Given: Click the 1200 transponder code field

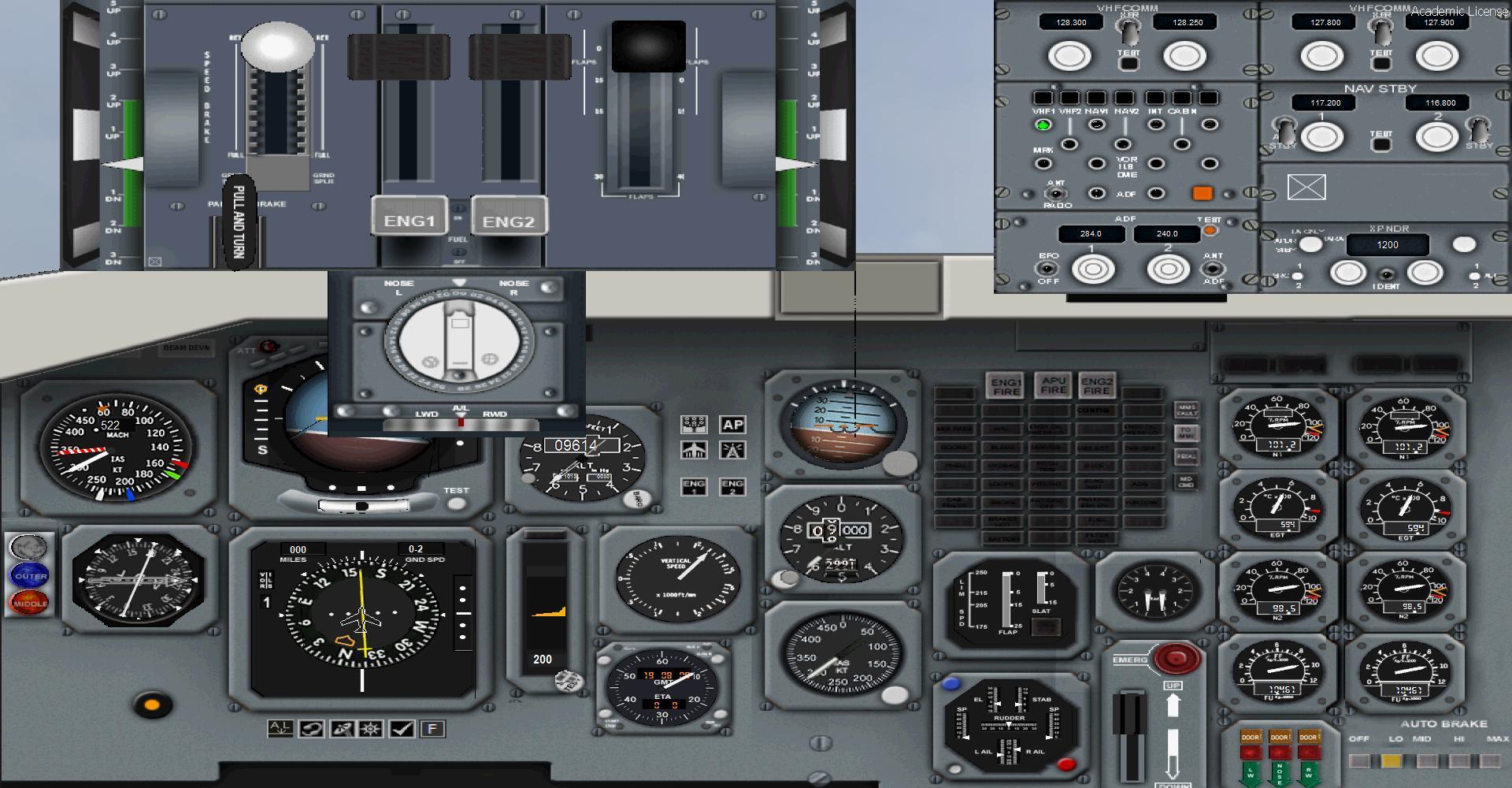Looking at the screenshot, I should coord(1387,245).
